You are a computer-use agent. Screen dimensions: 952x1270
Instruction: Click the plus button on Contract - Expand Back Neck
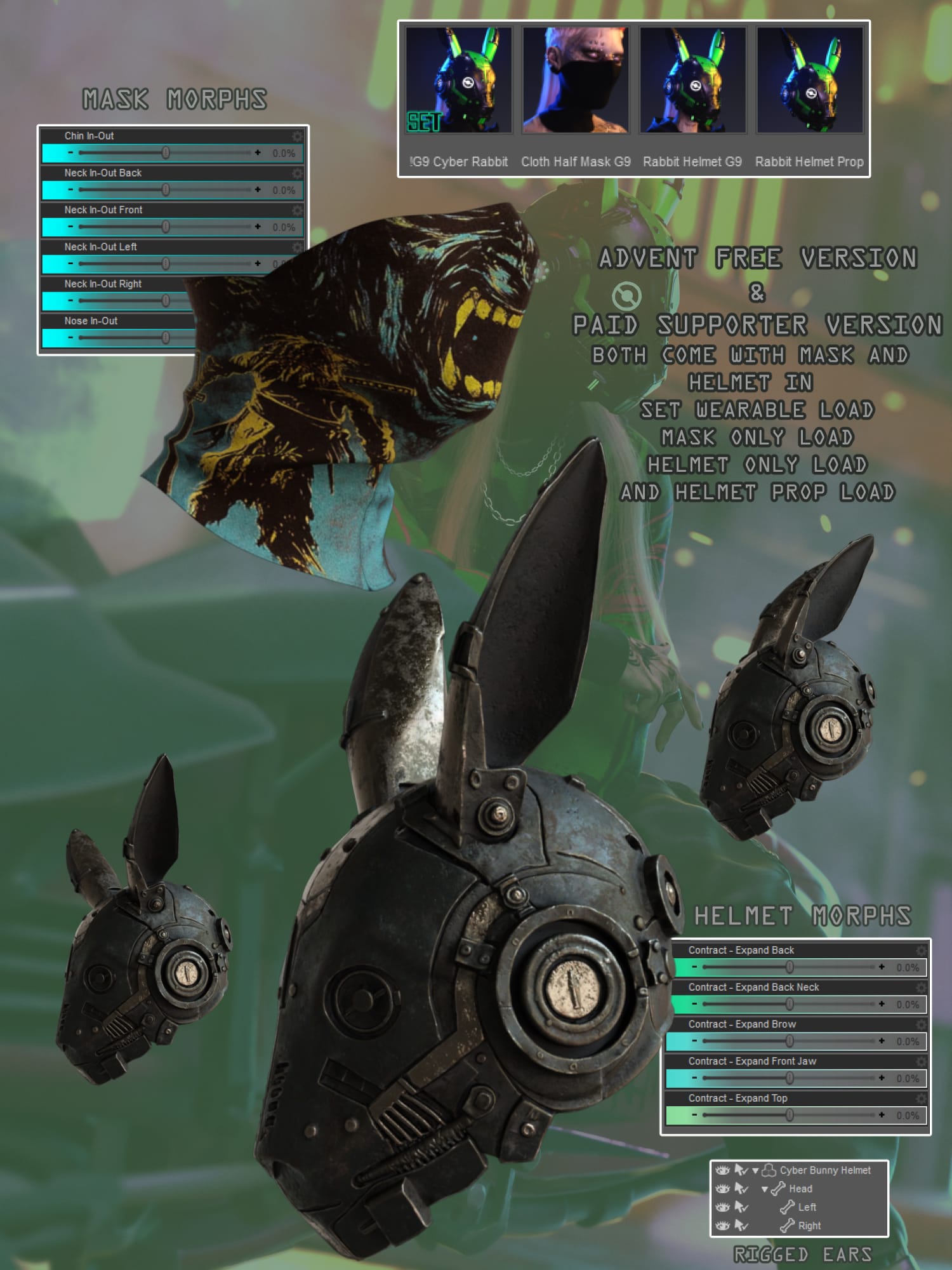tap(882, 1004)
